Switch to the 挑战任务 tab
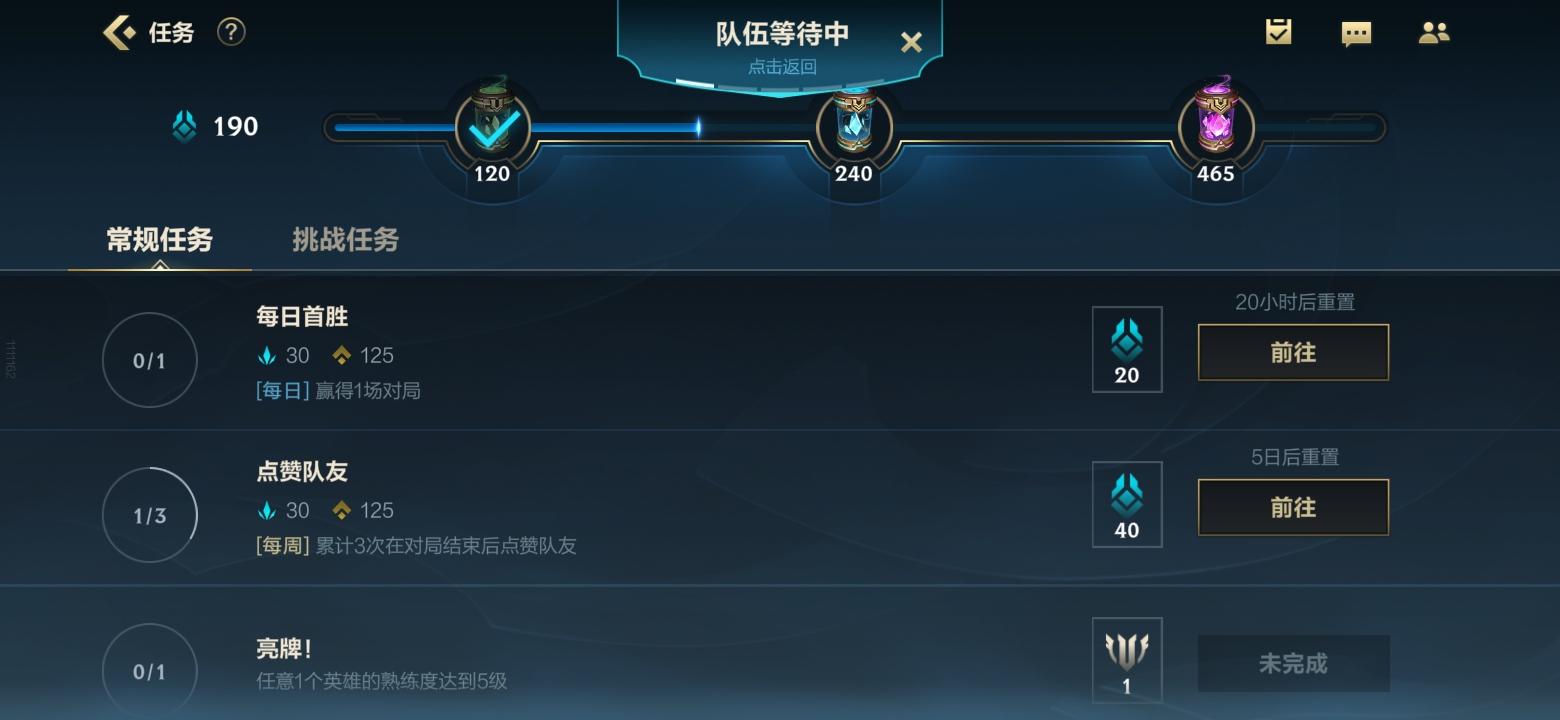 click(x=346, y=240)
